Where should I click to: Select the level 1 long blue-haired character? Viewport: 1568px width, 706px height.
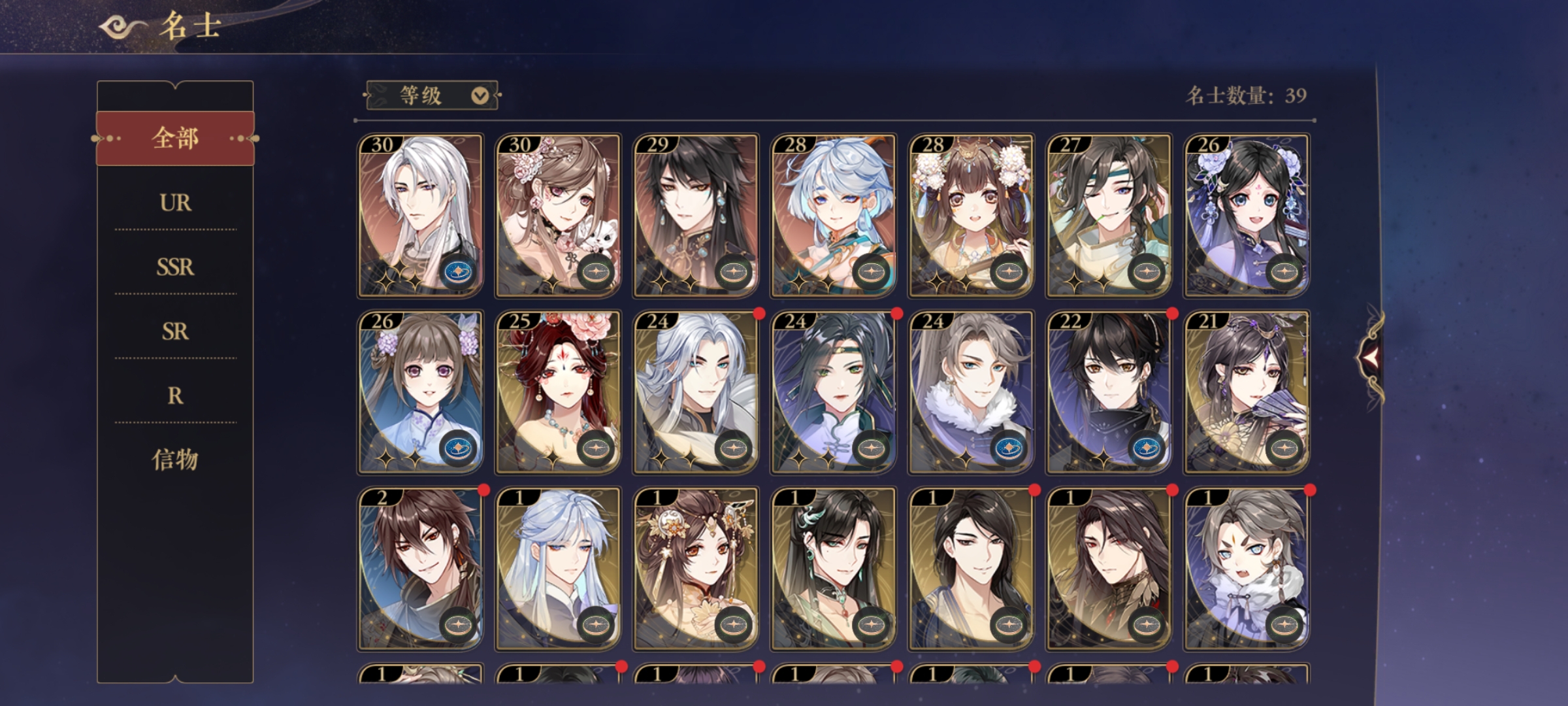558,569
